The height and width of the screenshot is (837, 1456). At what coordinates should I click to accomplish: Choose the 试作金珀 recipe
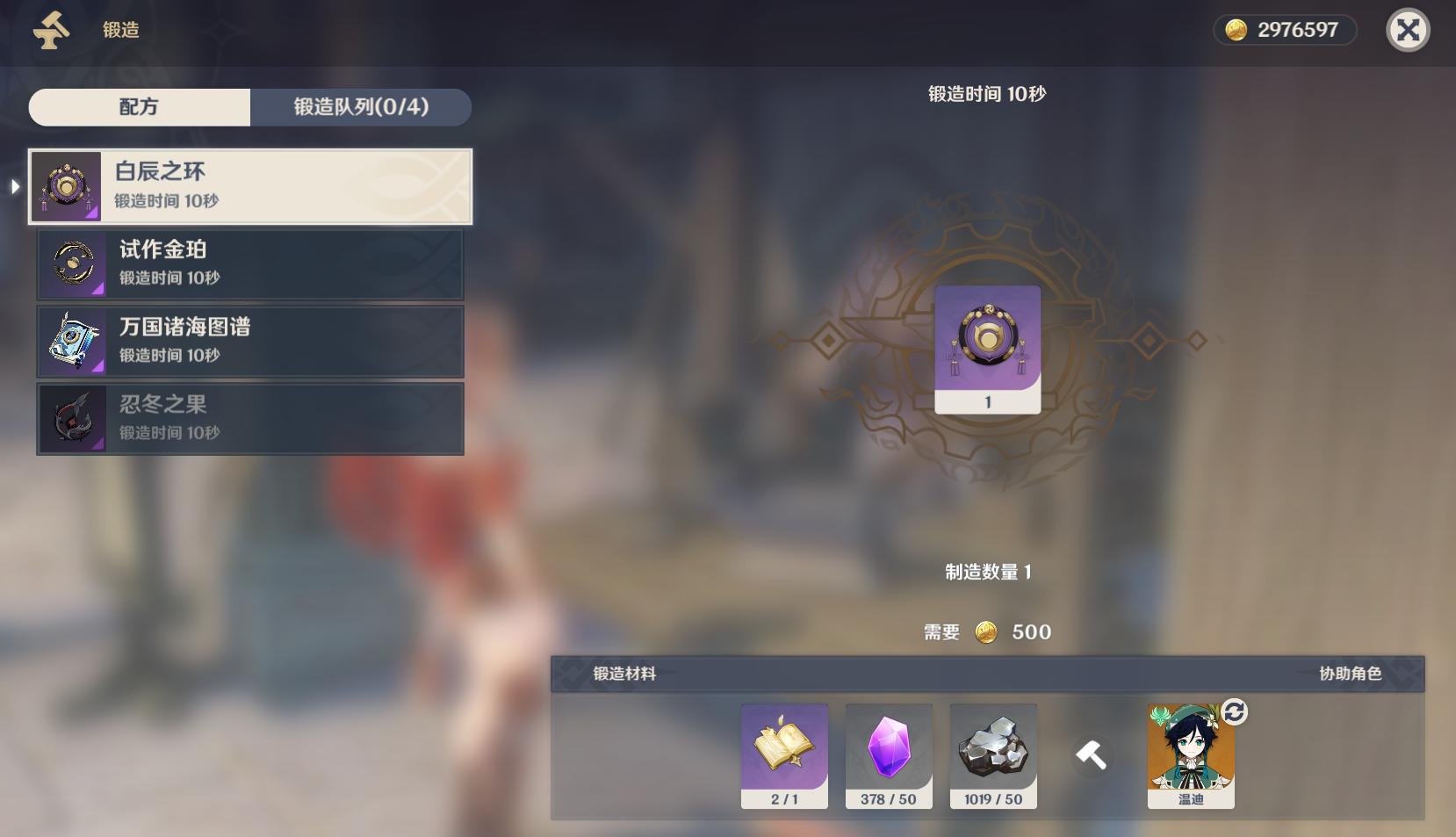250,263
